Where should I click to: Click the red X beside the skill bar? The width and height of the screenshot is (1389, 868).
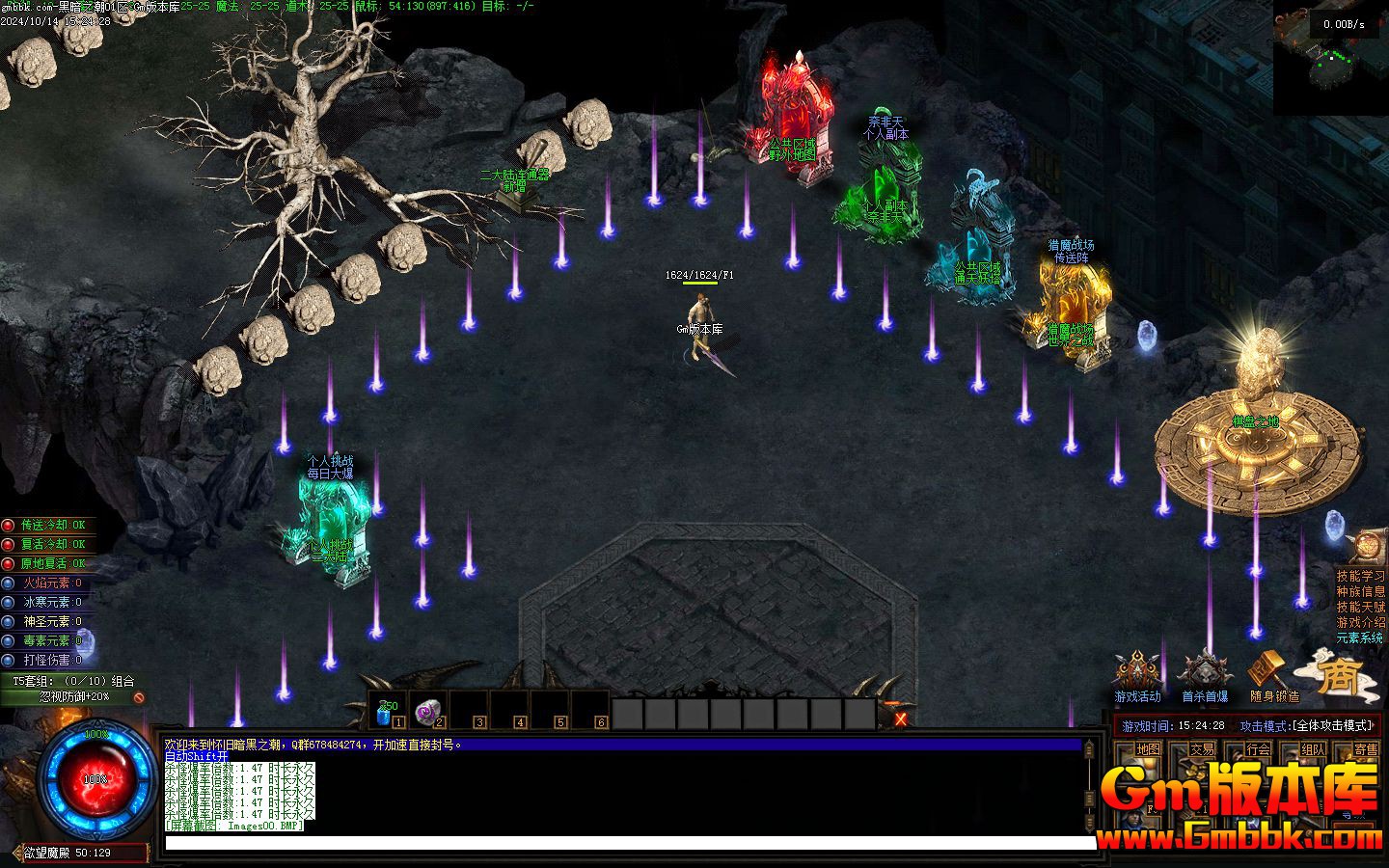pos(901,719)
